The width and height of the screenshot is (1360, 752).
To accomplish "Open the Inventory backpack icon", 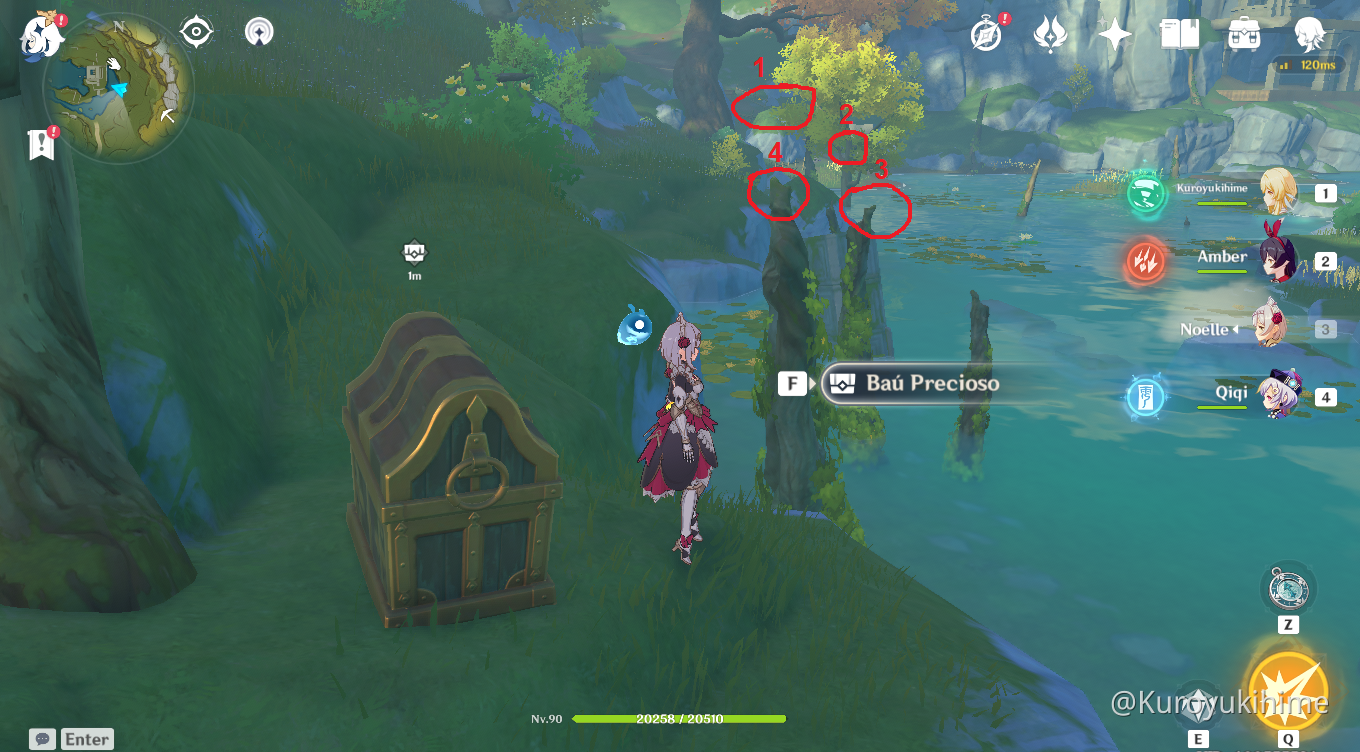I will click(x=1243, y=32).
